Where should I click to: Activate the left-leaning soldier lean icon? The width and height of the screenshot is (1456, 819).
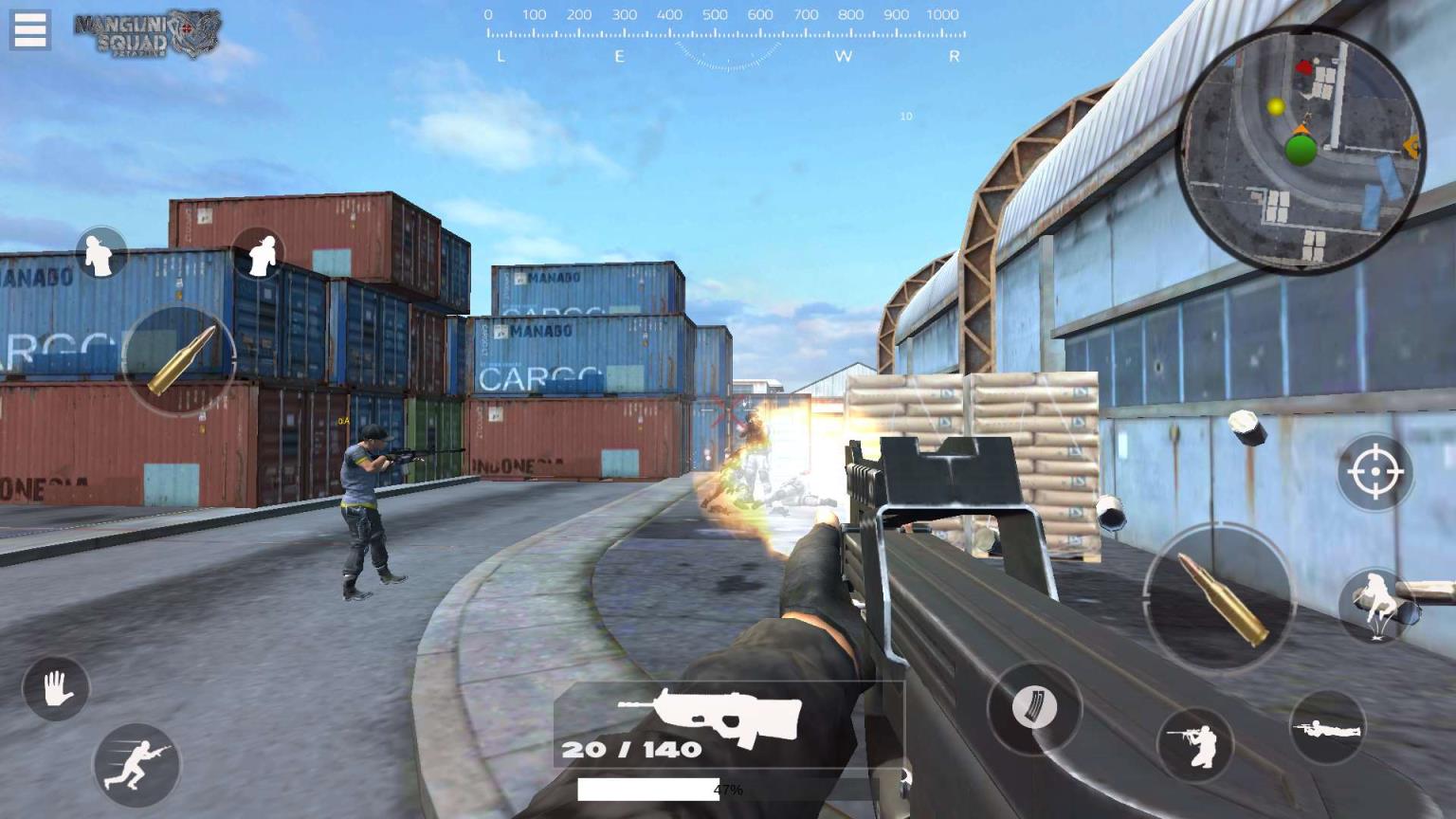100,253
